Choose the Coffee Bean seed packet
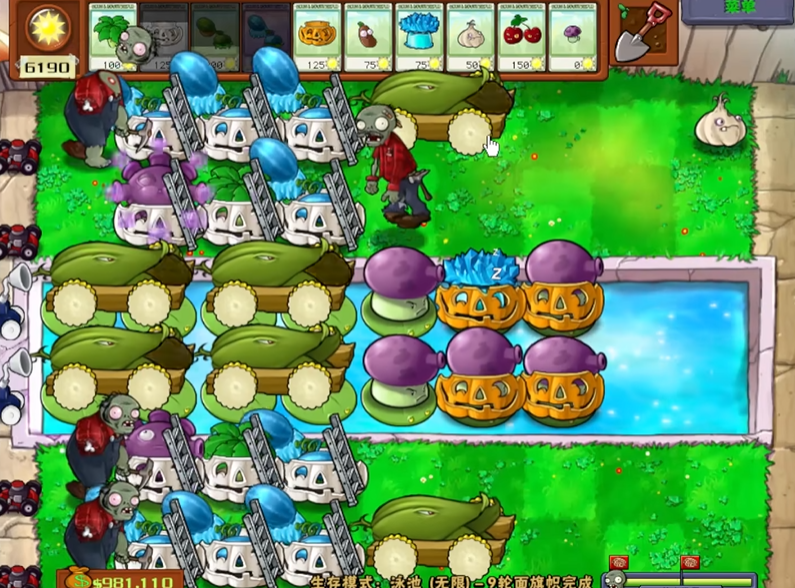This screenshot has width=795, height=588. point(367,39)
